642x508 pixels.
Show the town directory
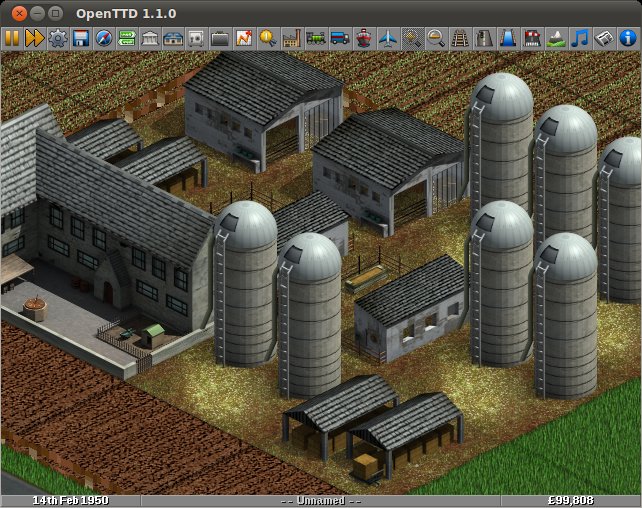150,38
